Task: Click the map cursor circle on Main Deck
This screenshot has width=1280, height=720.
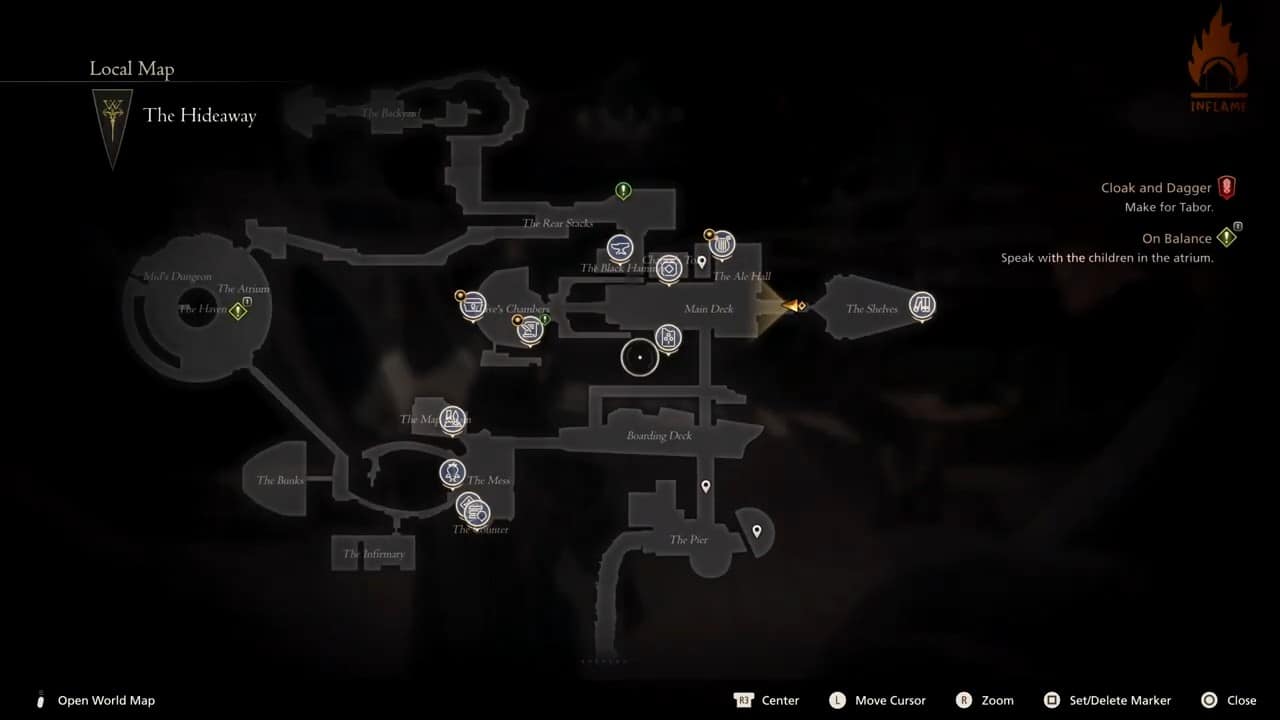Action: 640,356
